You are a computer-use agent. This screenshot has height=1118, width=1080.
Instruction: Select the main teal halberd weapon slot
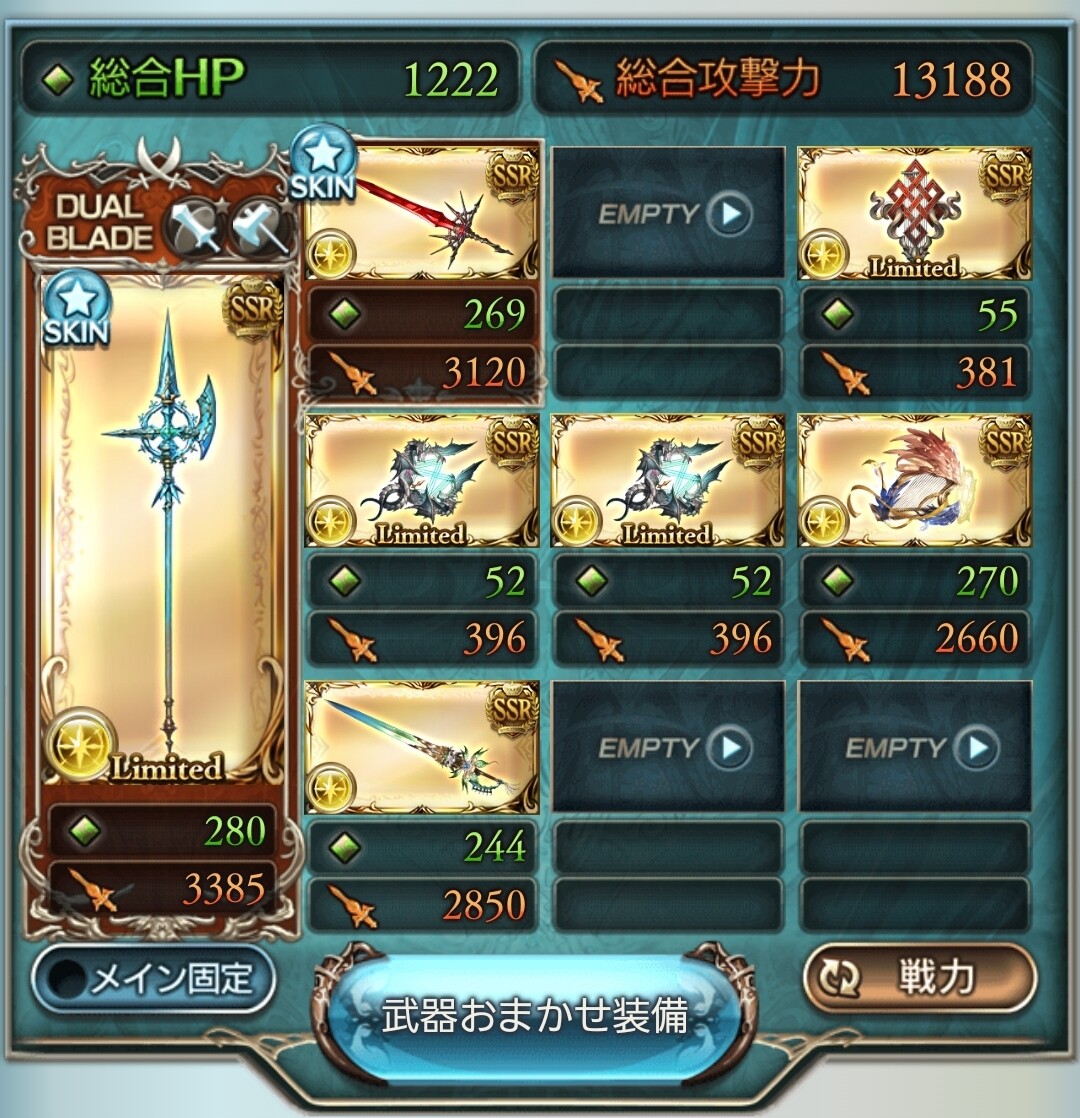pos(162,530)
